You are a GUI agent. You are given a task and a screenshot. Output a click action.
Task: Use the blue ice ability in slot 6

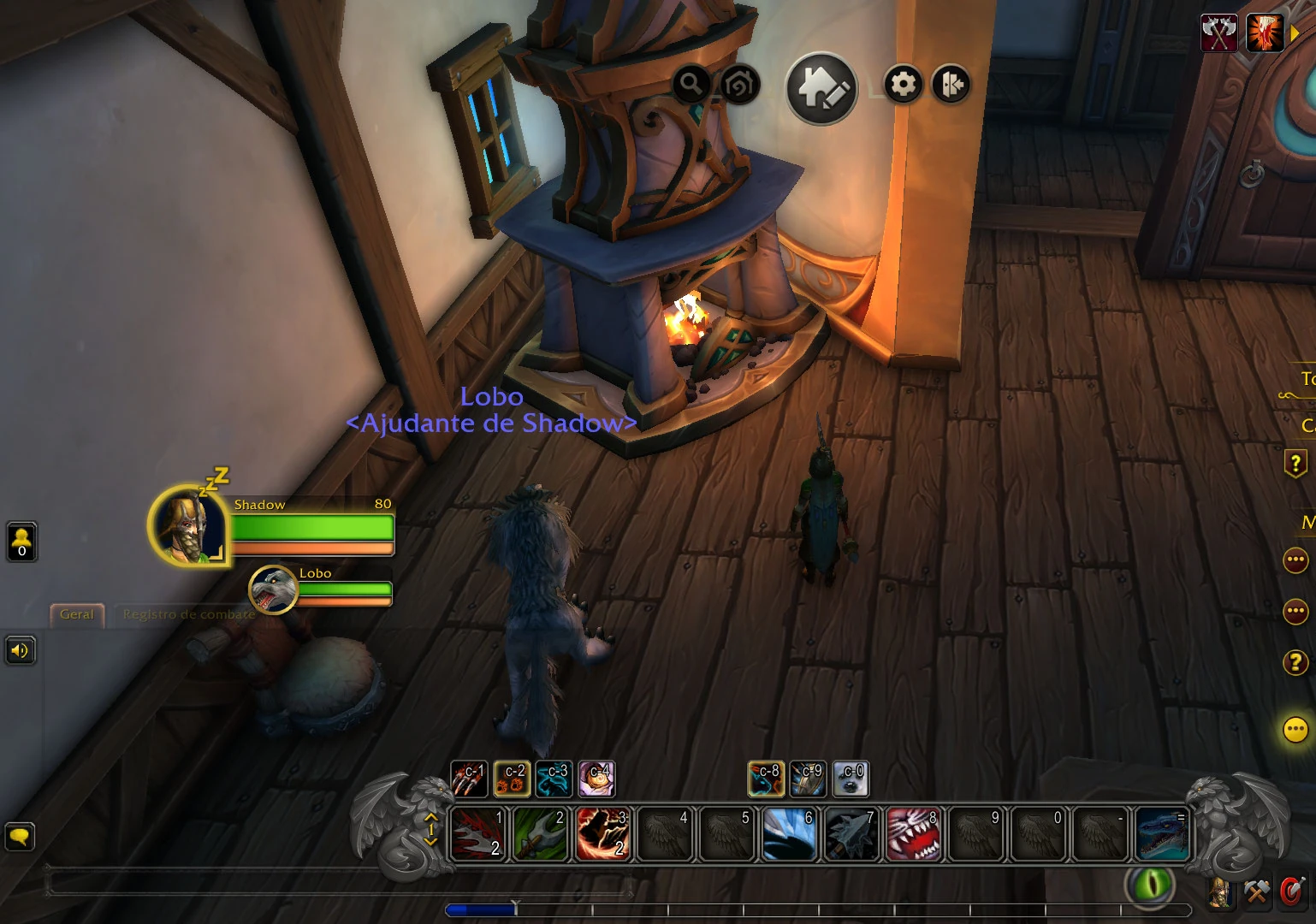[x=788, y=833]
